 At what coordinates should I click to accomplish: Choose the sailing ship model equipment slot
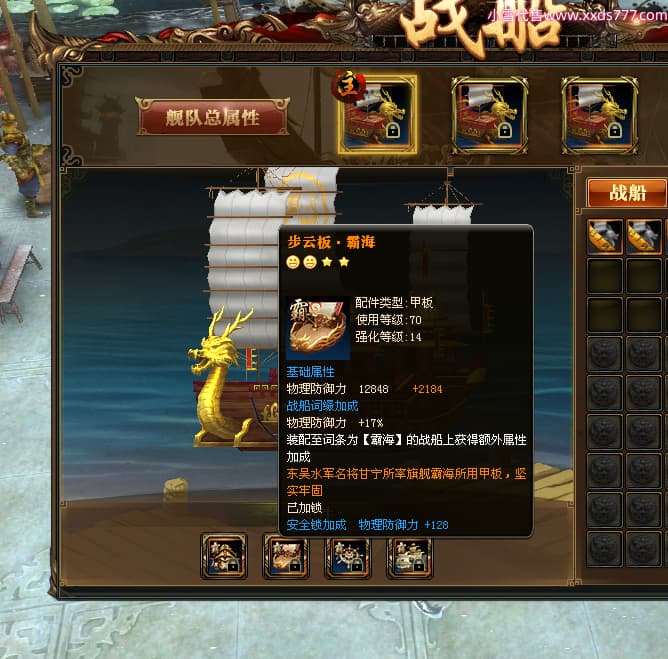(409, 557)
